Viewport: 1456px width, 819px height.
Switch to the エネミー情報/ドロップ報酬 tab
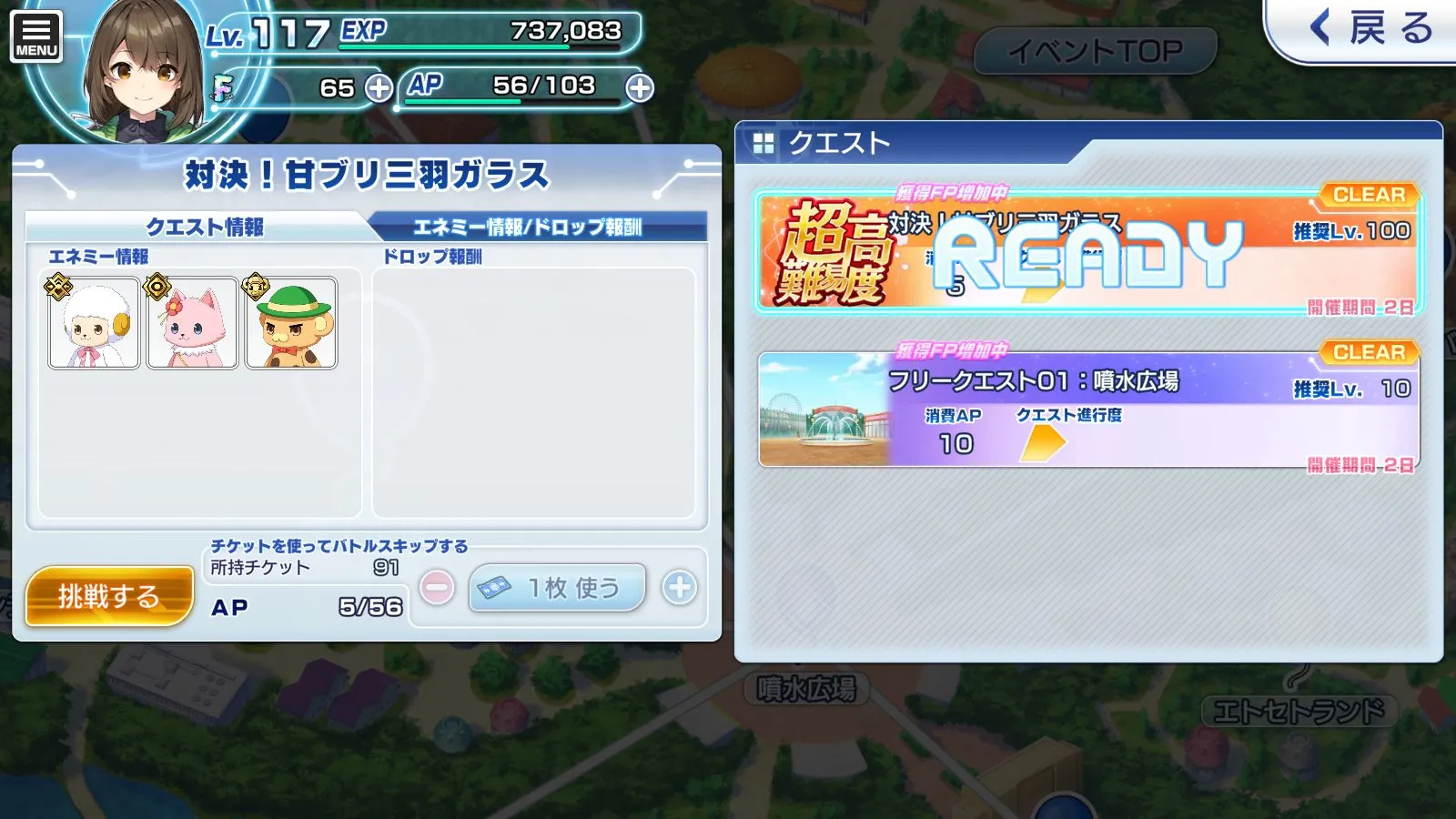(x=528, y=227)
